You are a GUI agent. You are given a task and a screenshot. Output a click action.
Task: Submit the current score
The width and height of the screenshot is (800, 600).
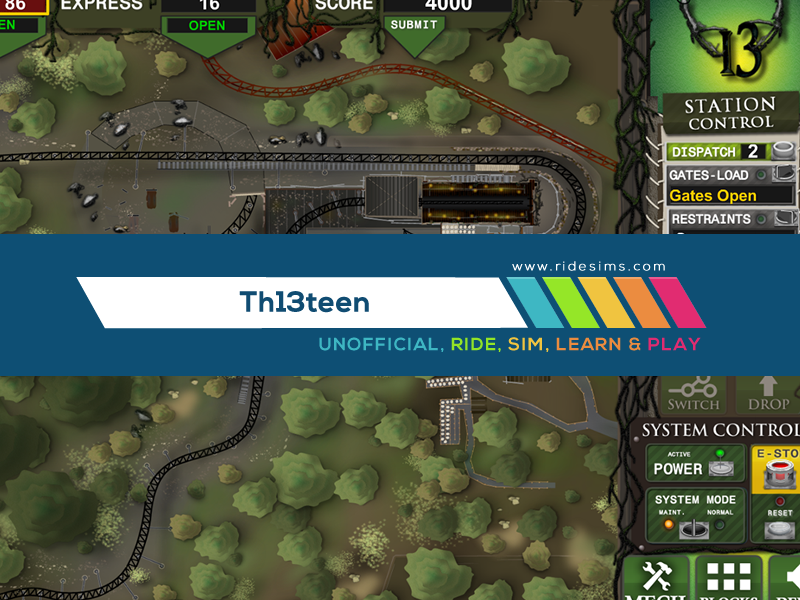[x=414, y=24]
